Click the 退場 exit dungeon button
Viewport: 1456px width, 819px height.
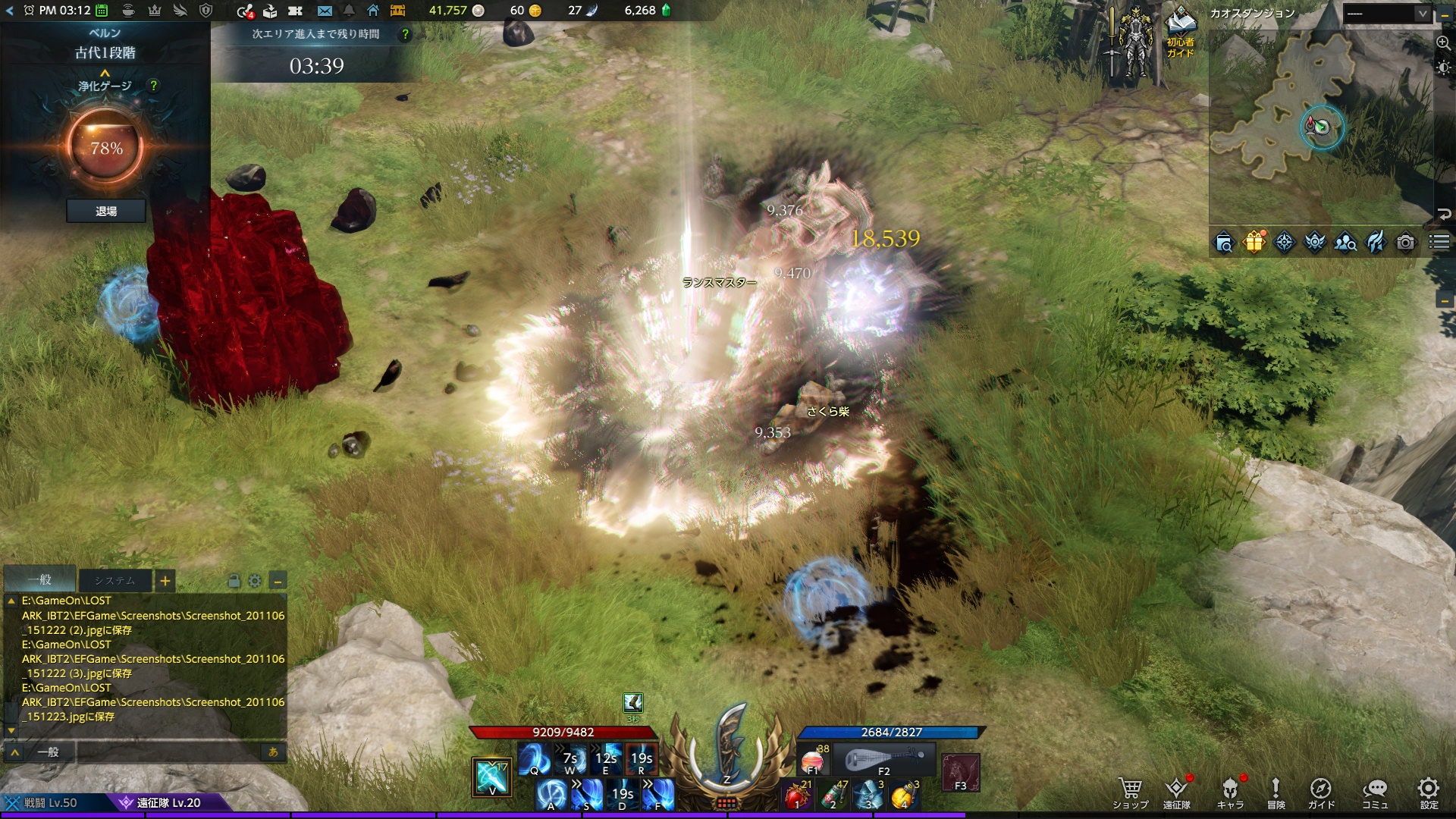click(x=106, y=211)
